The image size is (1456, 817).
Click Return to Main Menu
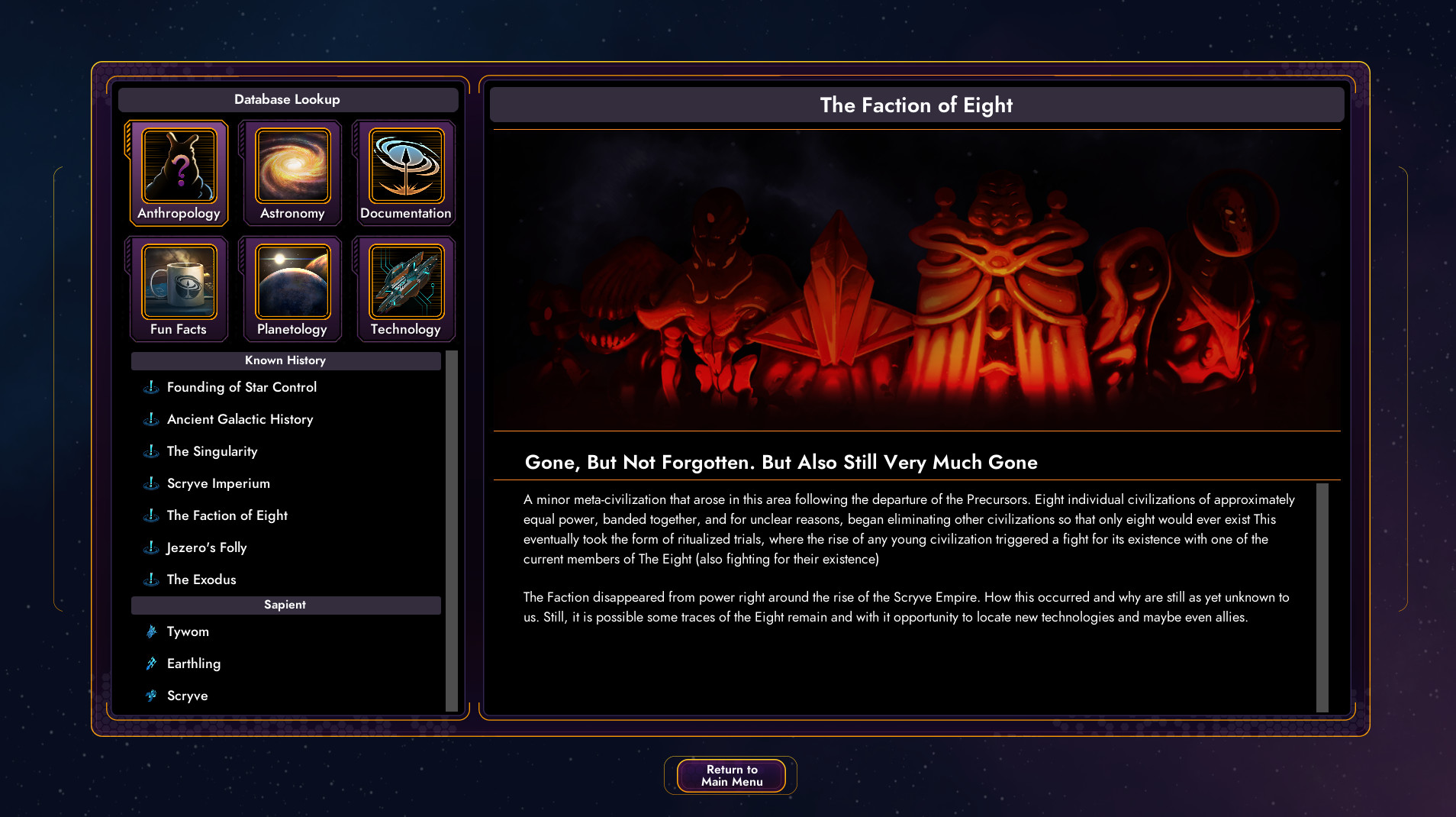coord(730,775)
